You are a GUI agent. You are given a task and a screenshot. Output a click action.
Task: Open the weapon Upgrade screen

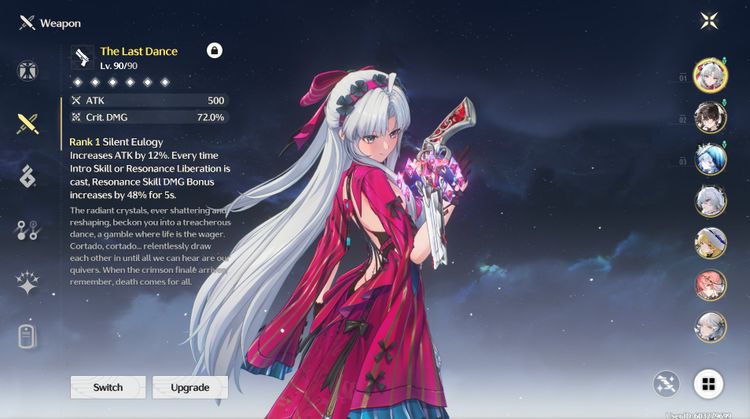point(190,387)
